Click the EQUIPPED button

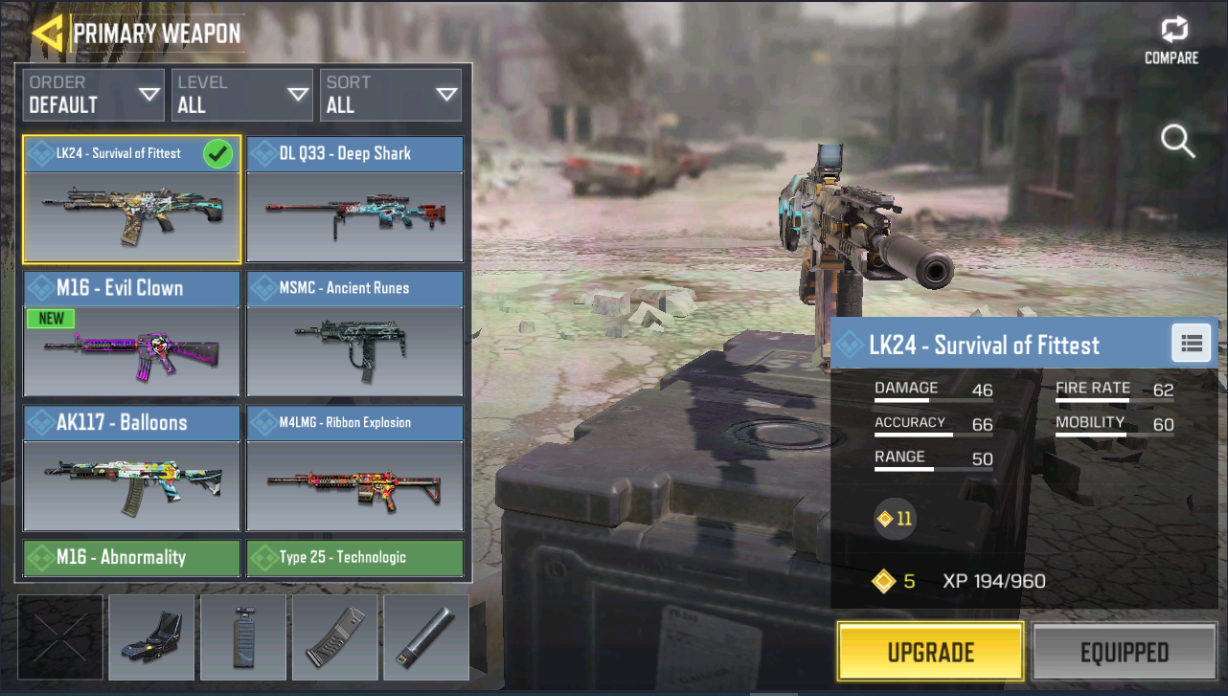pyautogui.click(x=1124, y=652)
